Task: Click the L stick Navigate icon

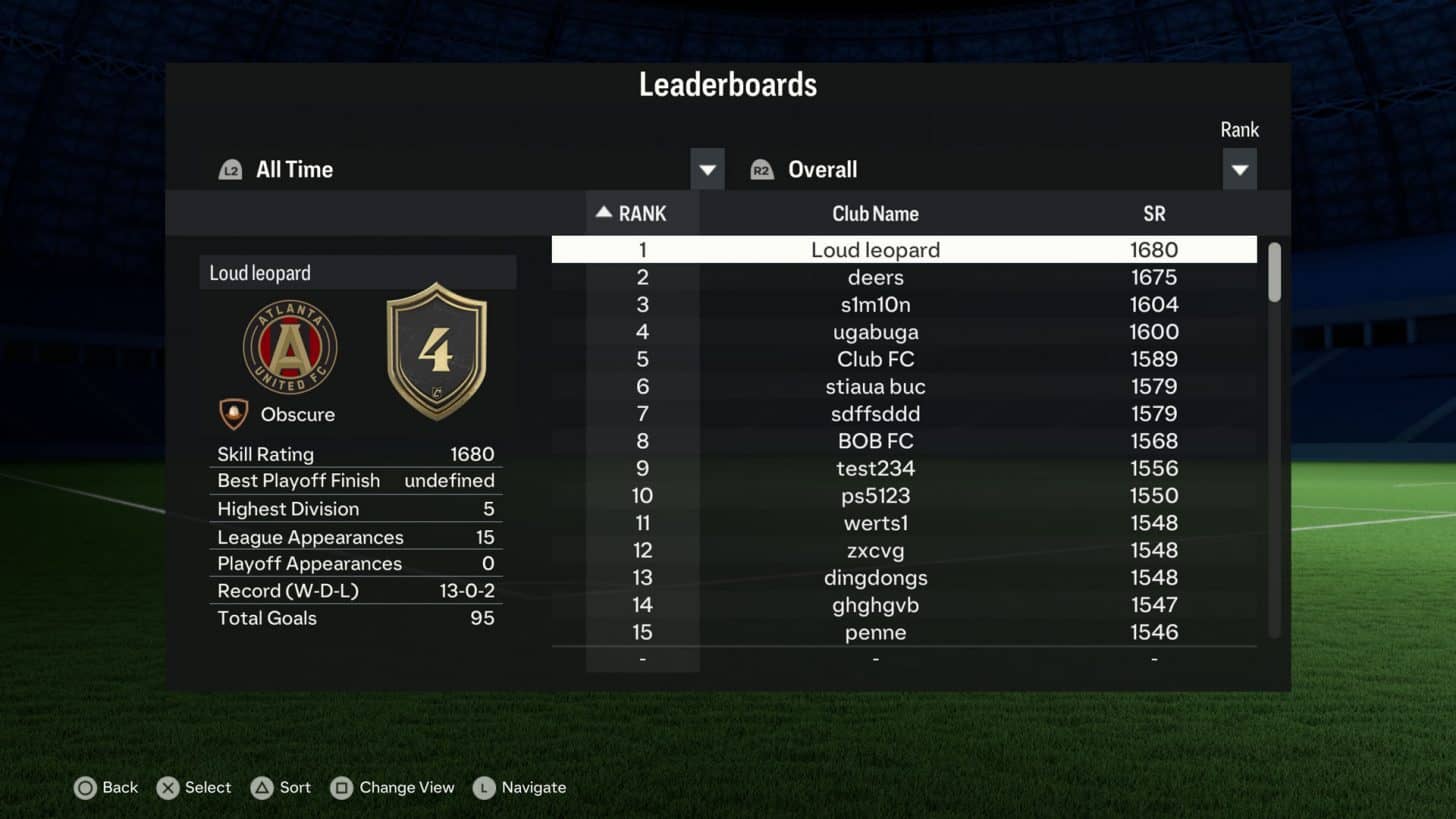Action: click(484, 788)
